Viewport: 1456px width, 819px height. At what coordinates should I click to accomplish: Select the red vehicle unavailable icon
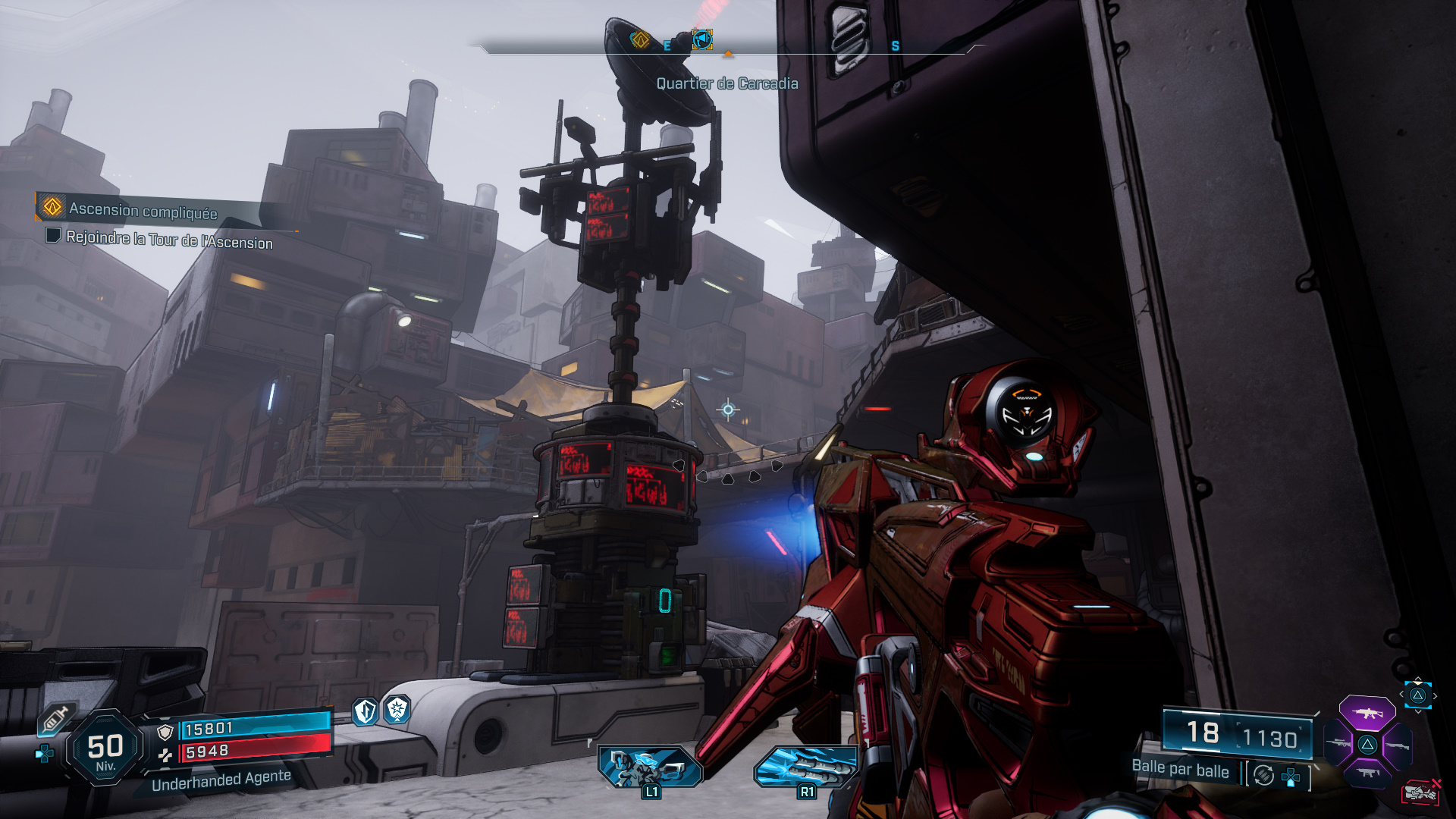(1420, 792)
